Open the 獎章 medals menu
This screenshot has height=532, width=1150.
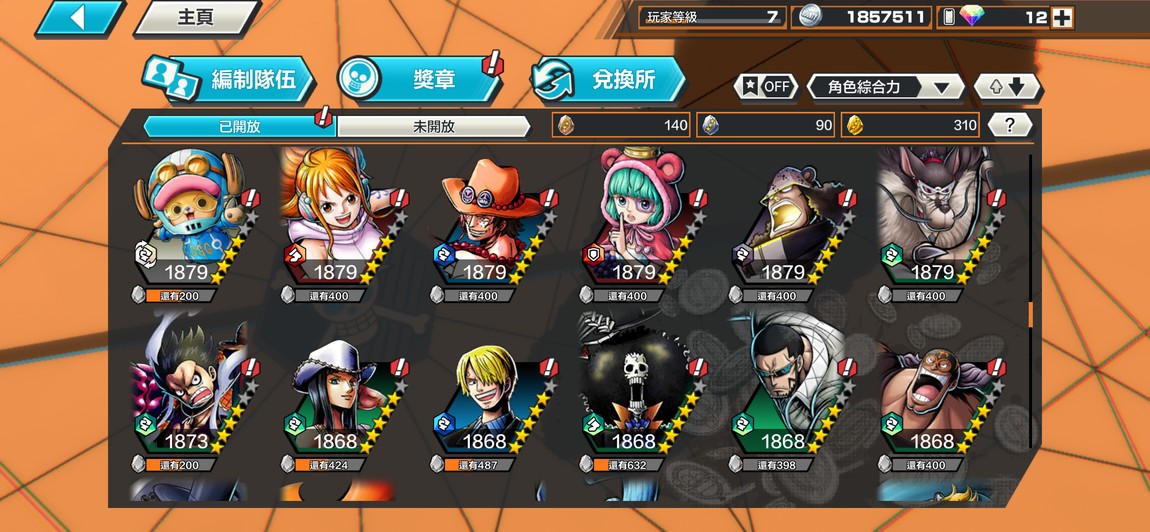tap(420, 80)
